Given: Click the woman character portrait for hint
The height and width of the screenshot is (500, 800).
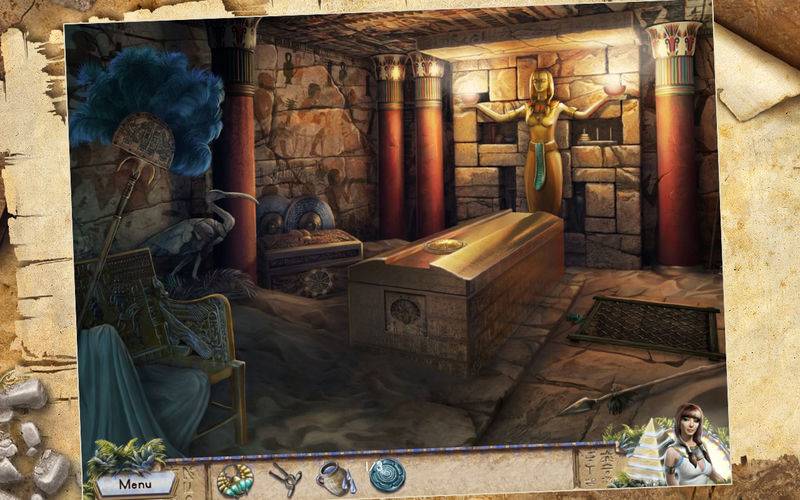Looking at the screenshot, I should point(690,445).
